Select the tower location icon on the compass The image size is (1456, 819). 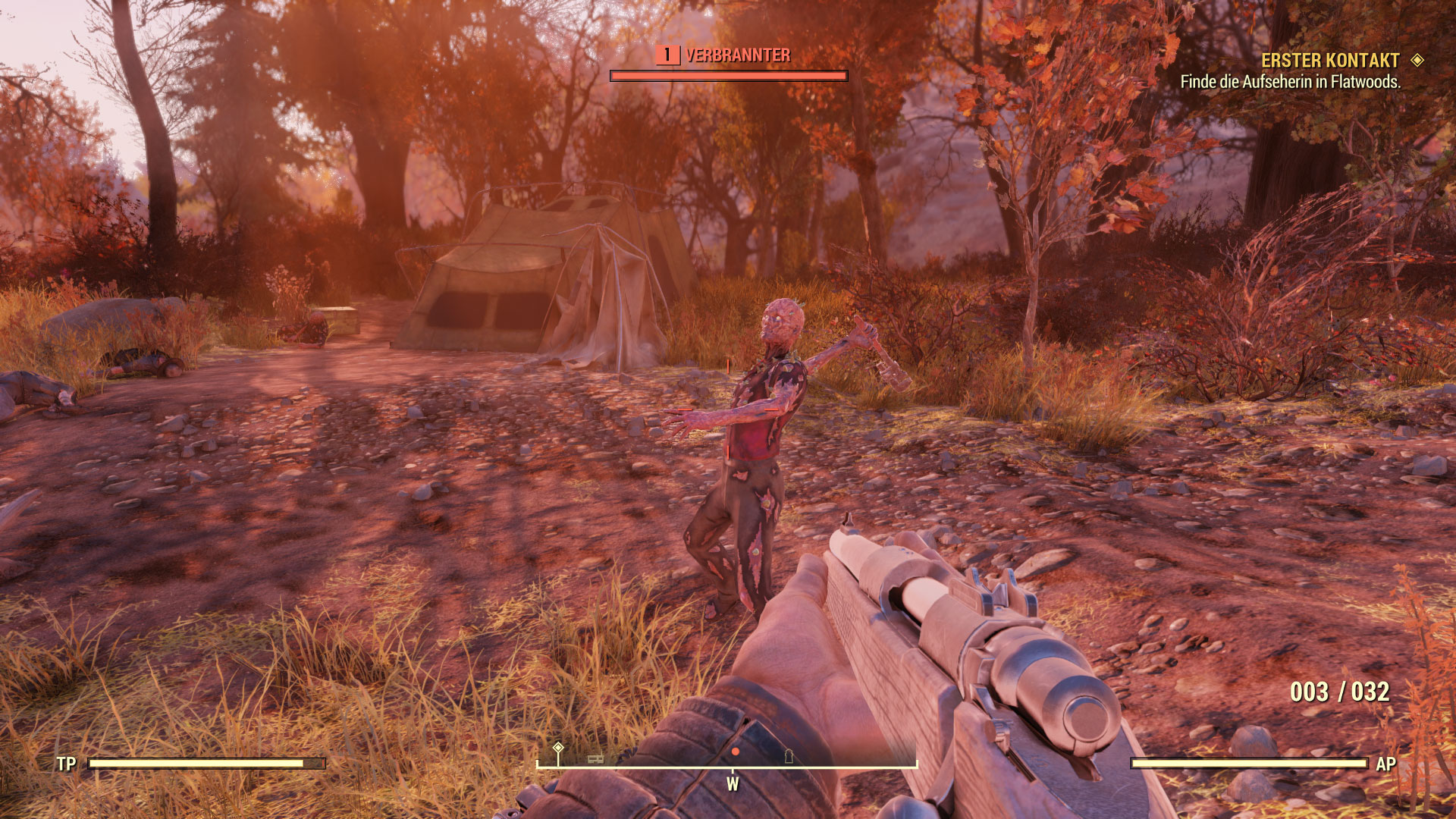789,755
